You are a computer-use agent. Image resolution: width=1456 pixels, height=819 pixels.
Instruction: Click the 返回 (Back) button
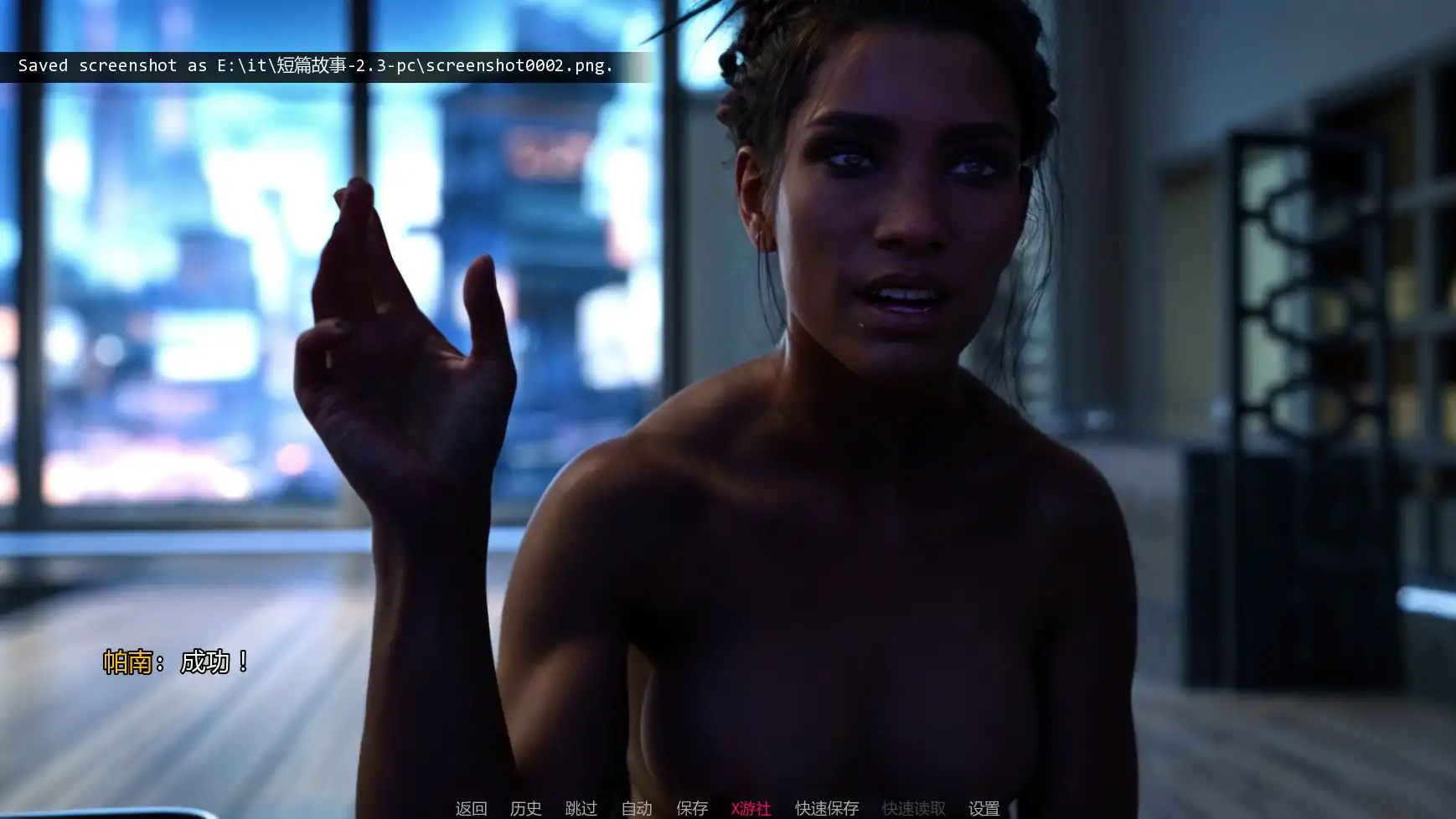click(471, 808)
